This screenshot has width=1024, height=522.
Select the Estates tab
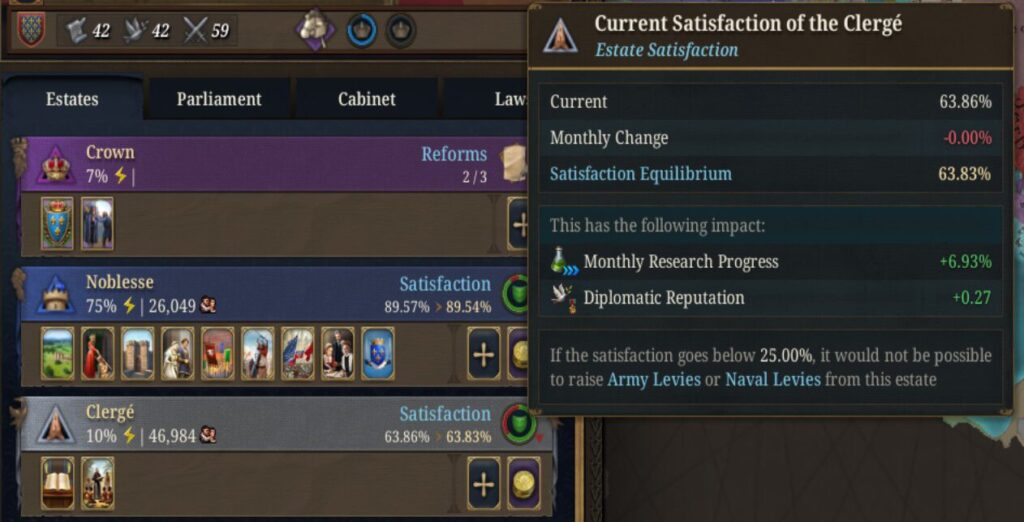click(72, 99)
